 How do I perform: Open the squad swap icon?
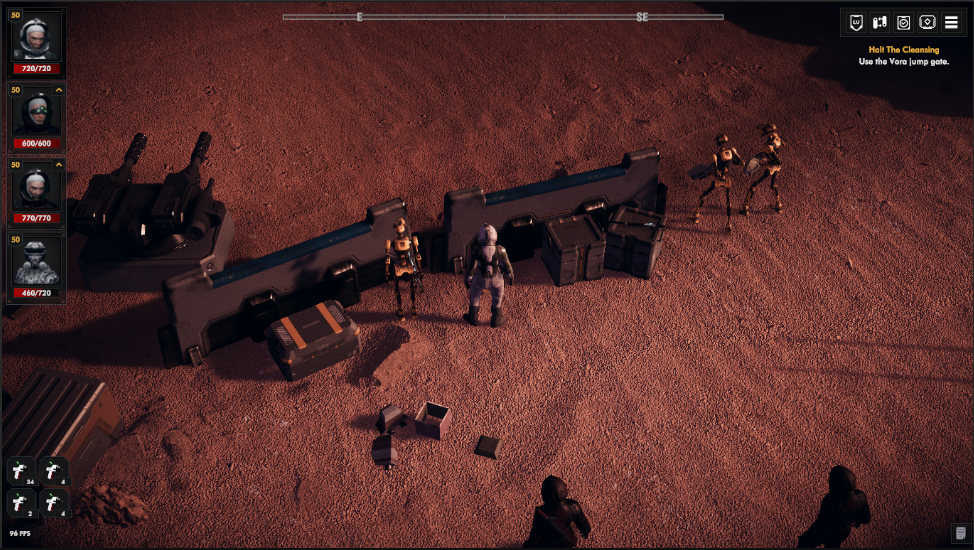point(880,22)
